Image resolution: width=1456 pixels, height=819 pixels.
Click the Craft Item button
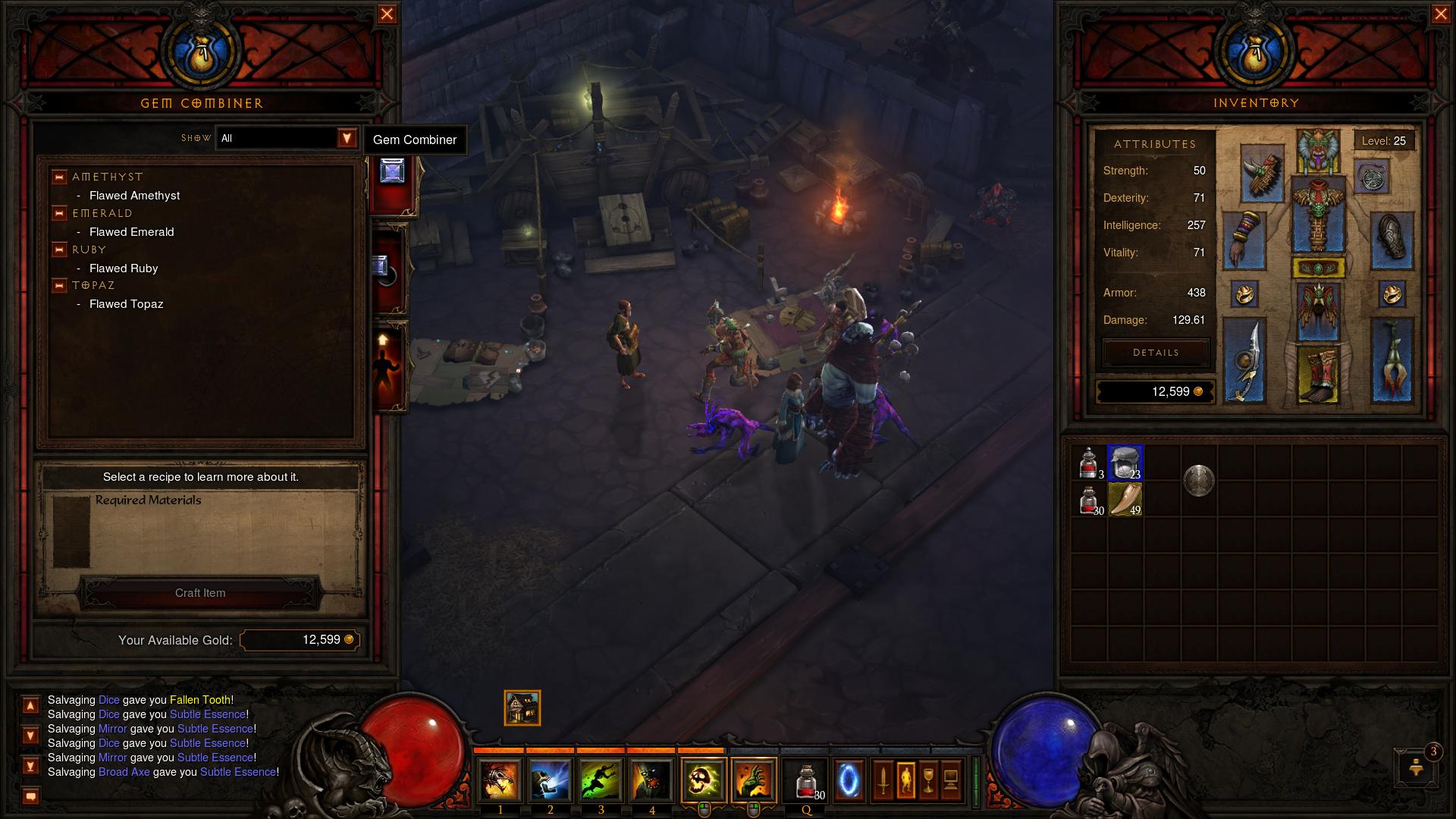[x=200, y=593]
